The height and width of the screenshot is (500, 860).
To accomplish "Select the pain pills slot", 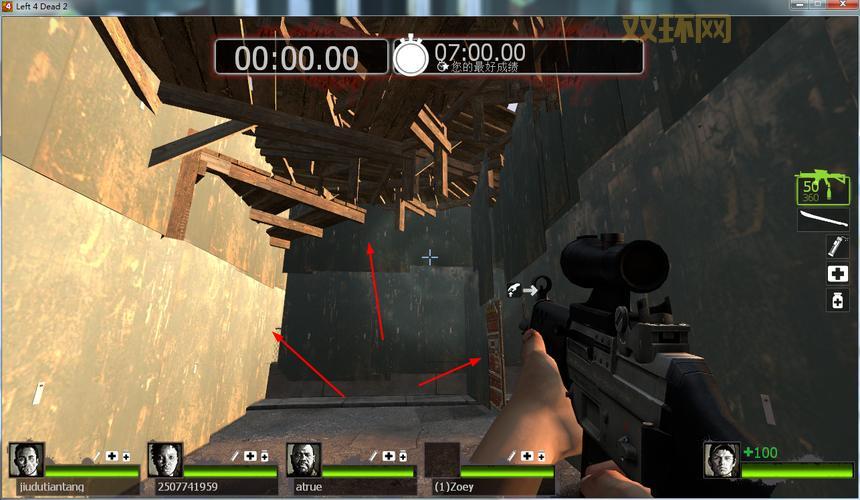I will 837,300.
